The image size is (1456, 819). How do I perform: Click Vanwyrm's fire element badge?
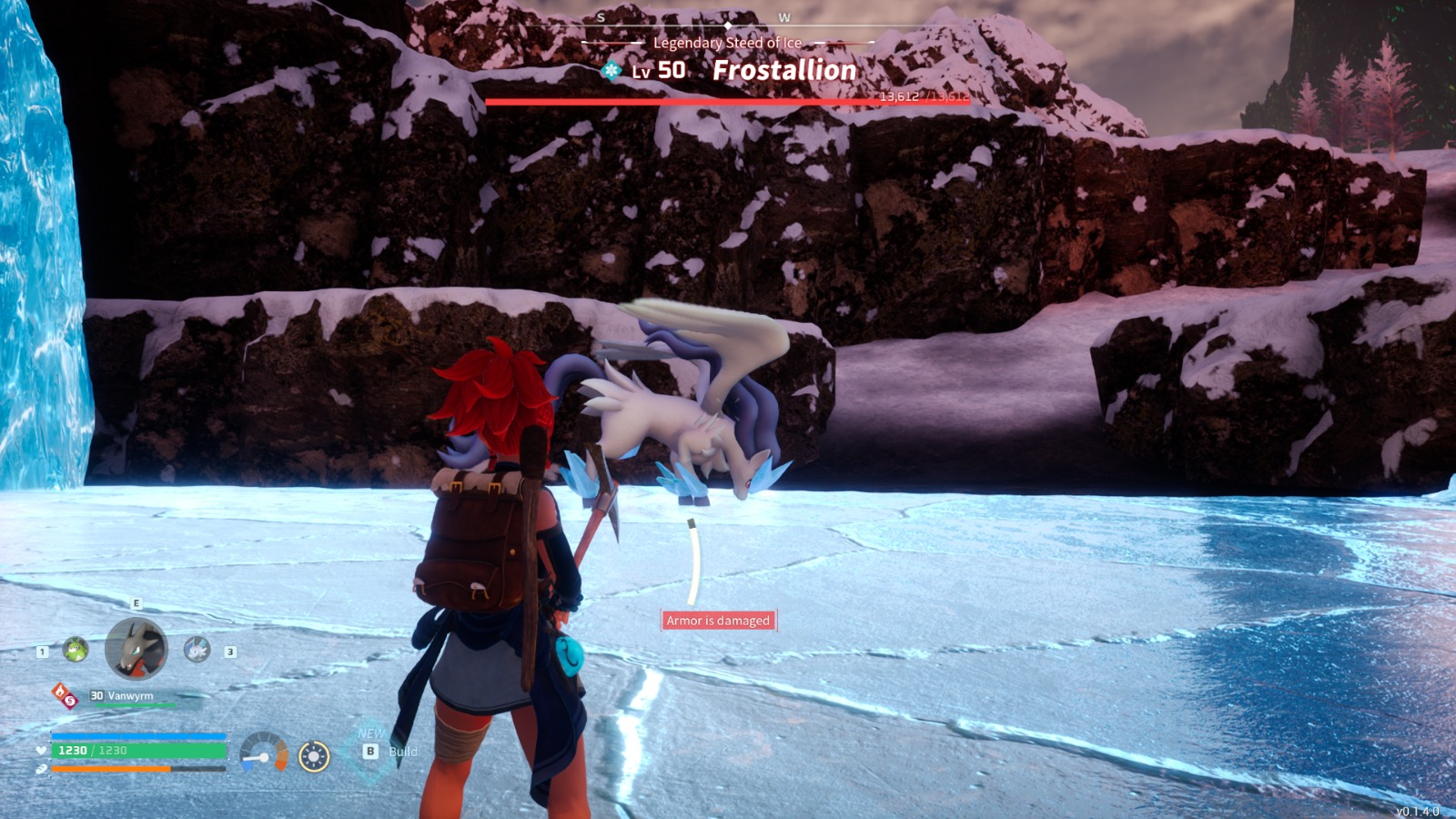pos(63,695)
